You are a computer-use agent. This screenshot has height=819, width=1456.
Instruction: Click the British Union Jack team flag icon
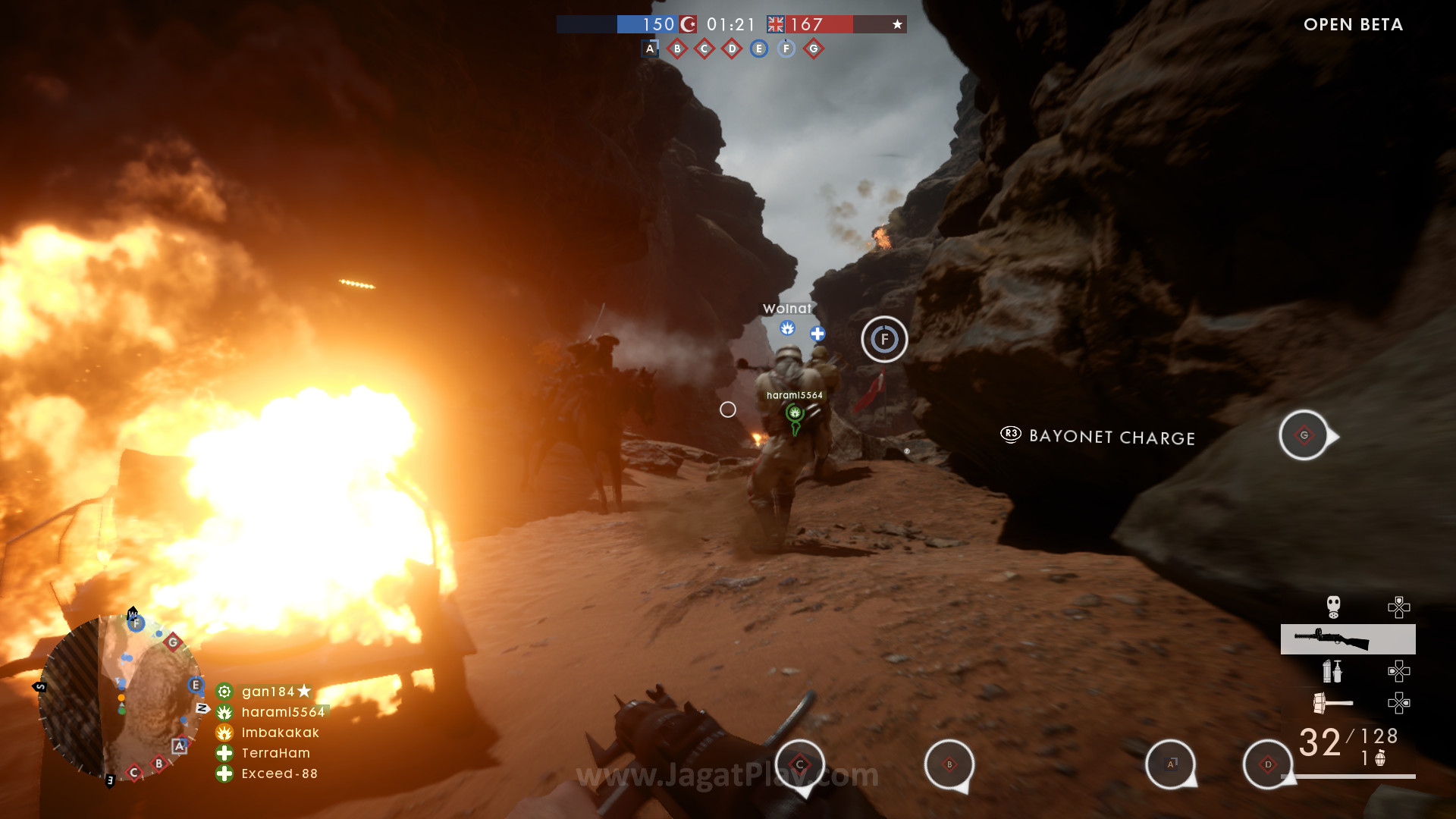[x=776, y=24]
